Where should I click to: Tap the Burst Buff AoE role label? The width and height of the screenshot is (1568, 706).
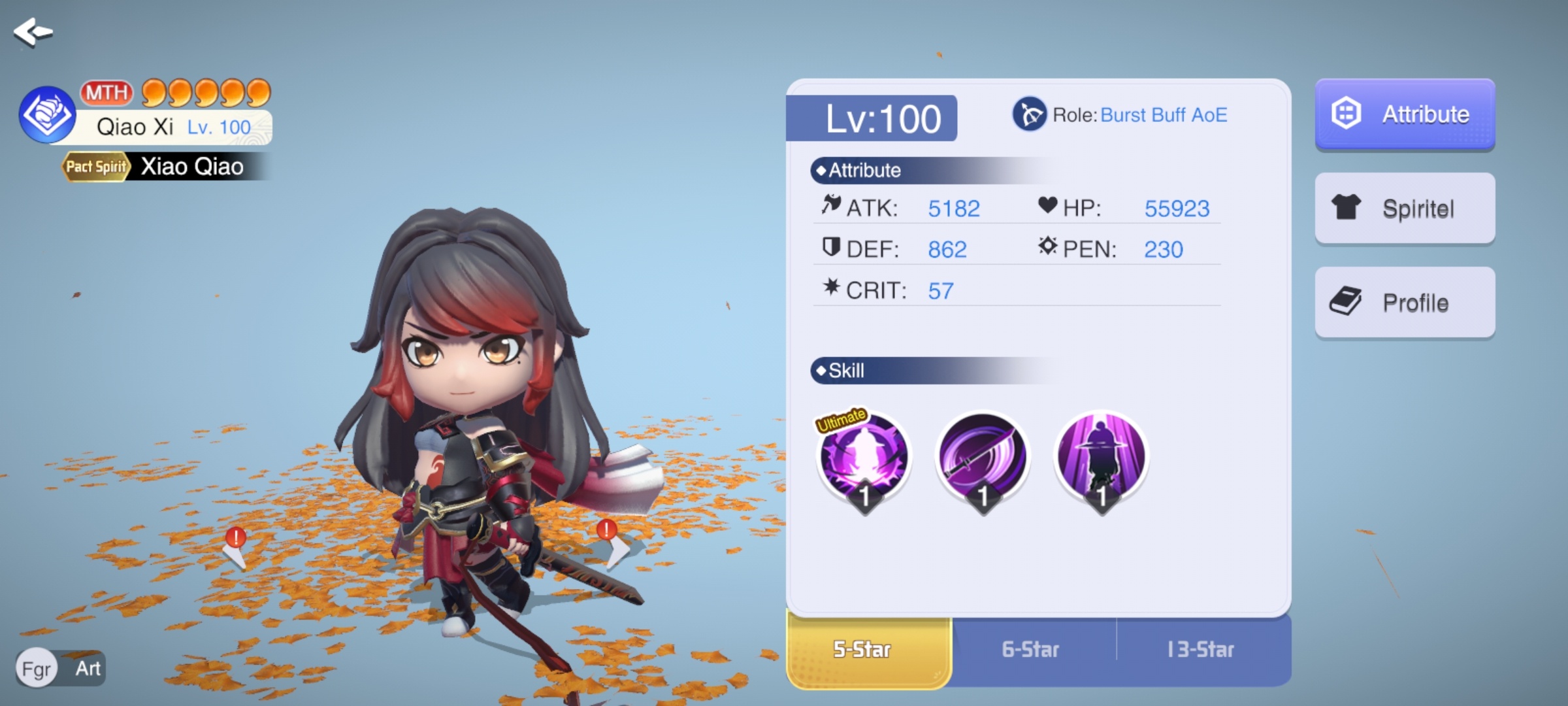coord(1163,115)
